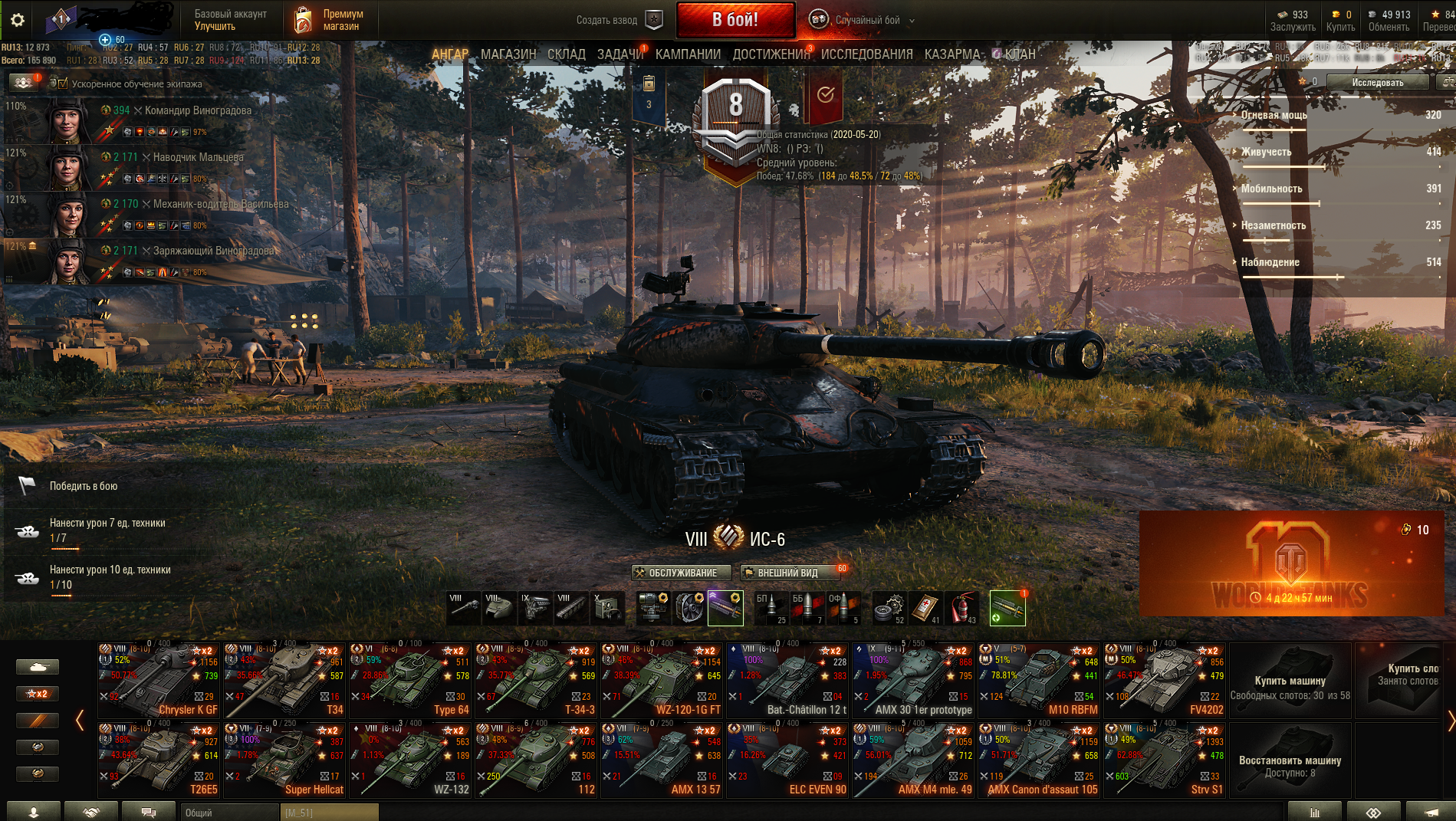Switch to the МАГАЗИН tab

(x=508, y=54)
